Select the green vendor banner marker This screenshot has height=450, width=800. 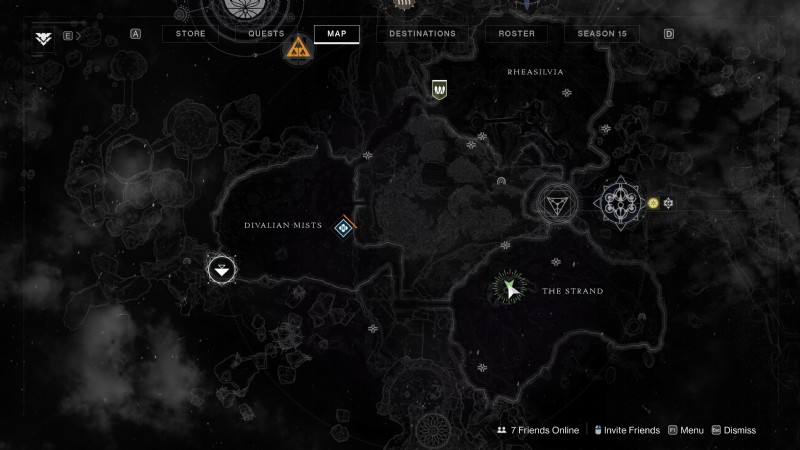(x=438, y=90)
